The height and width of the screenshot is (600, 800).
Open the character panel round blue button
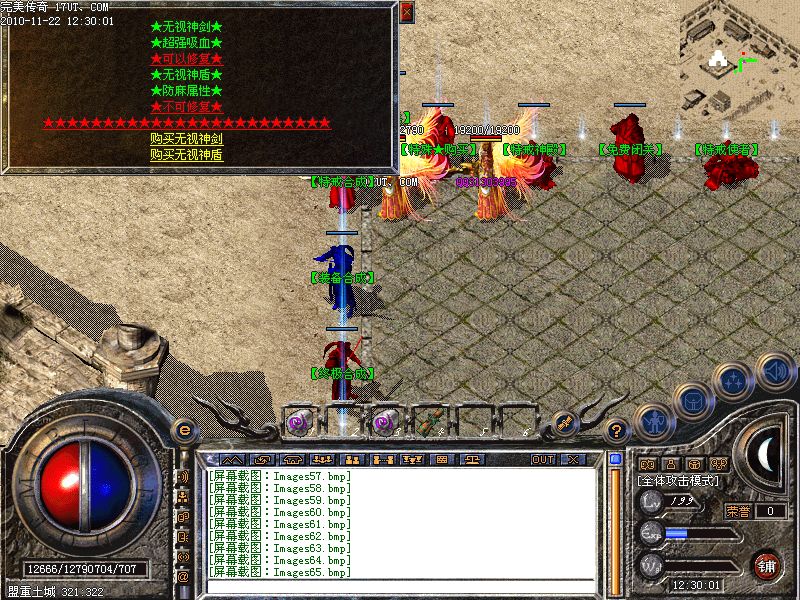(x=652, y=423)
